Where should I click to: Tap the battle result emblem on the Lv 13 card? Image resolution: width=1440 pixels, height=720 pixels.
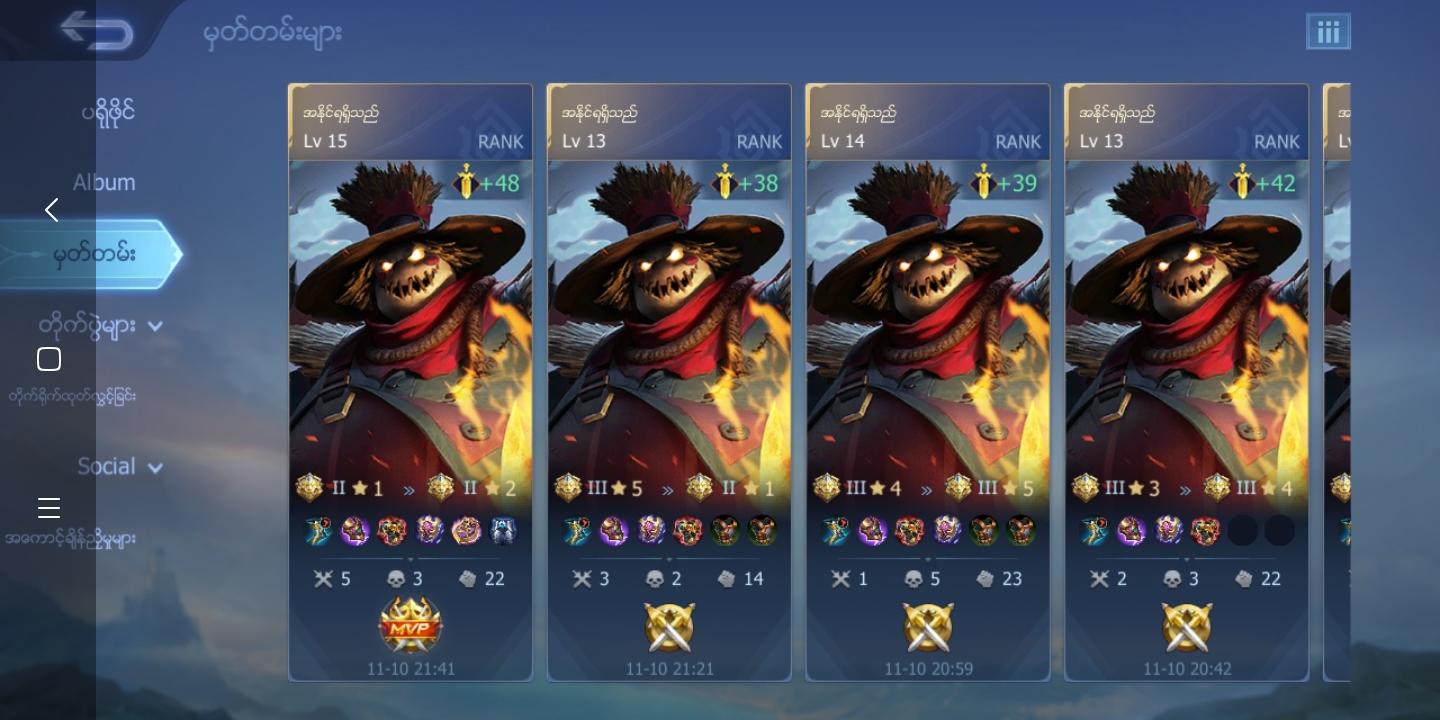pyautogui.click(x=669, y=628)
